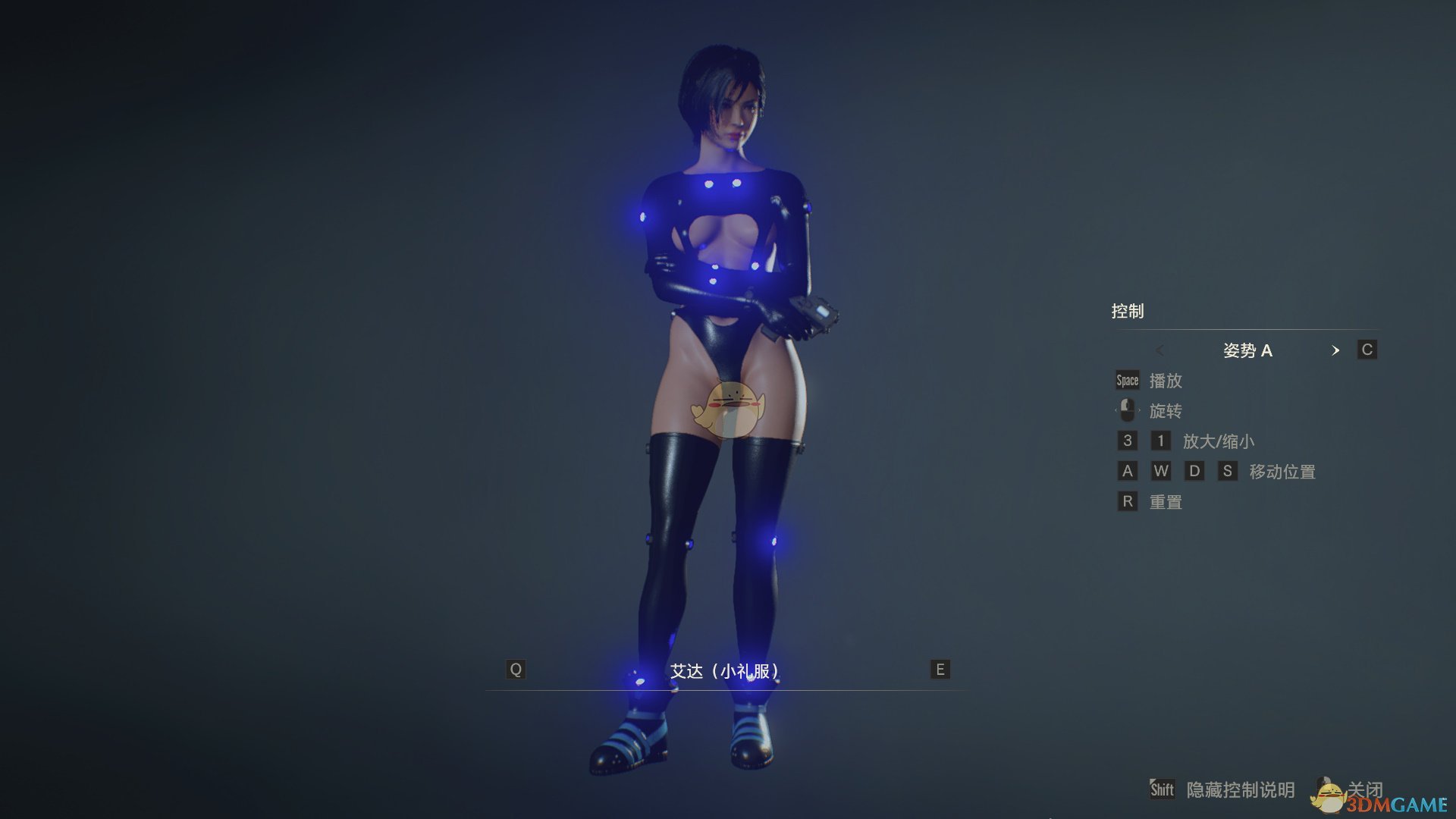Click the S key icon in 移动位置 row
This screenshot has height=819, width=1456.
coord(1228,471)
